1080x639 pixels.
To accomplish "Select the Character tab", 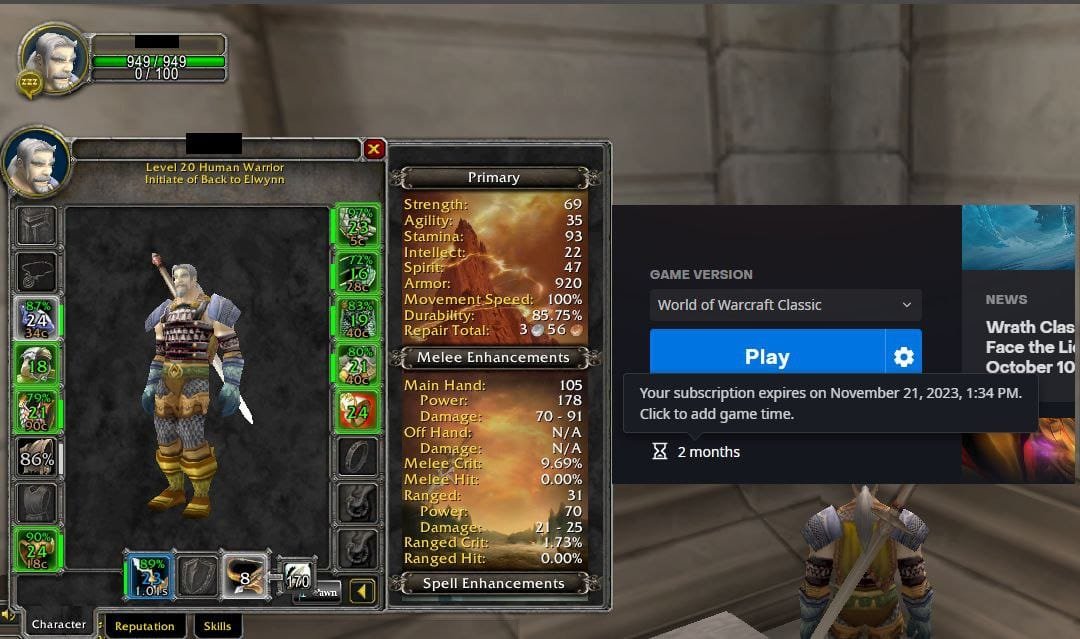I will coord(59,624).
